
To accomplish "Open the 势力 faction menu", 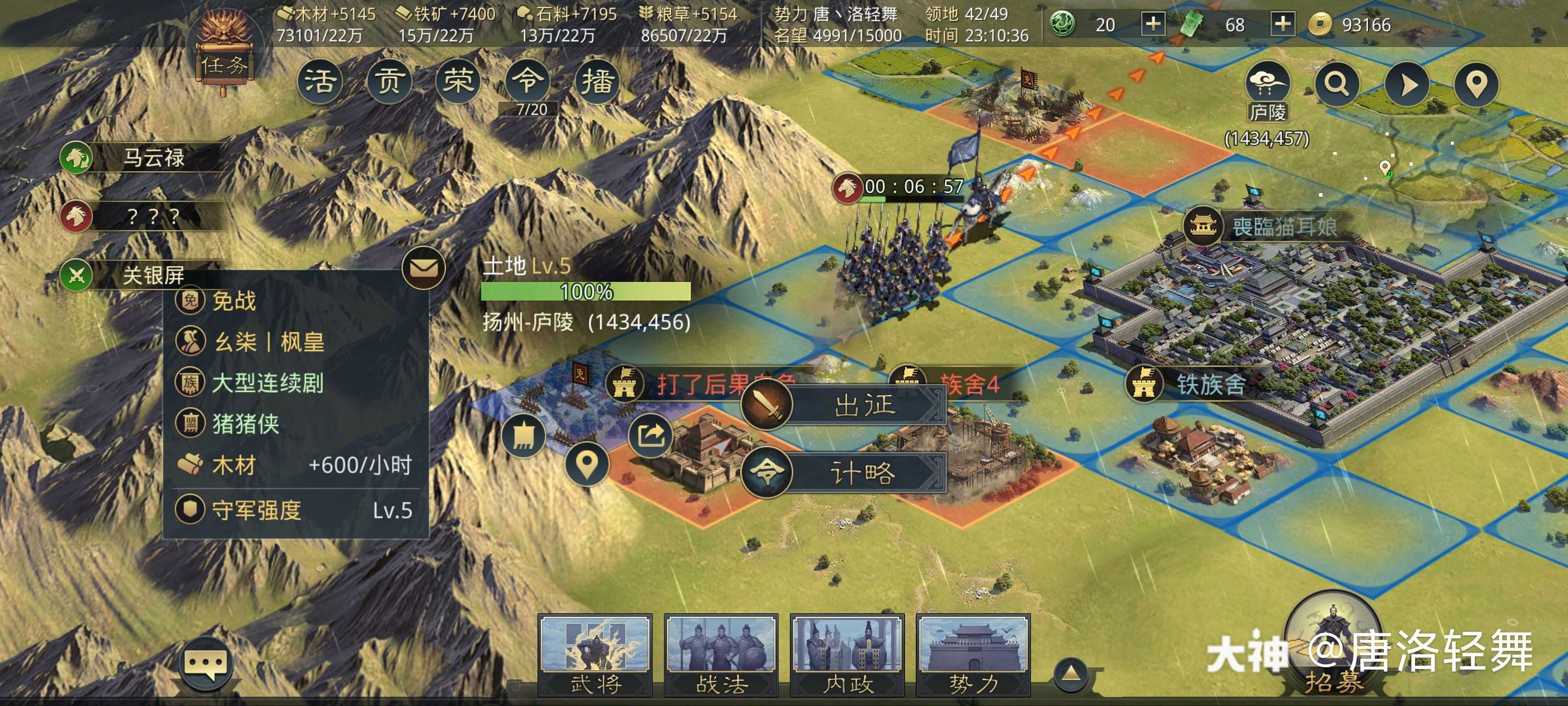I will tap(973, 656).
